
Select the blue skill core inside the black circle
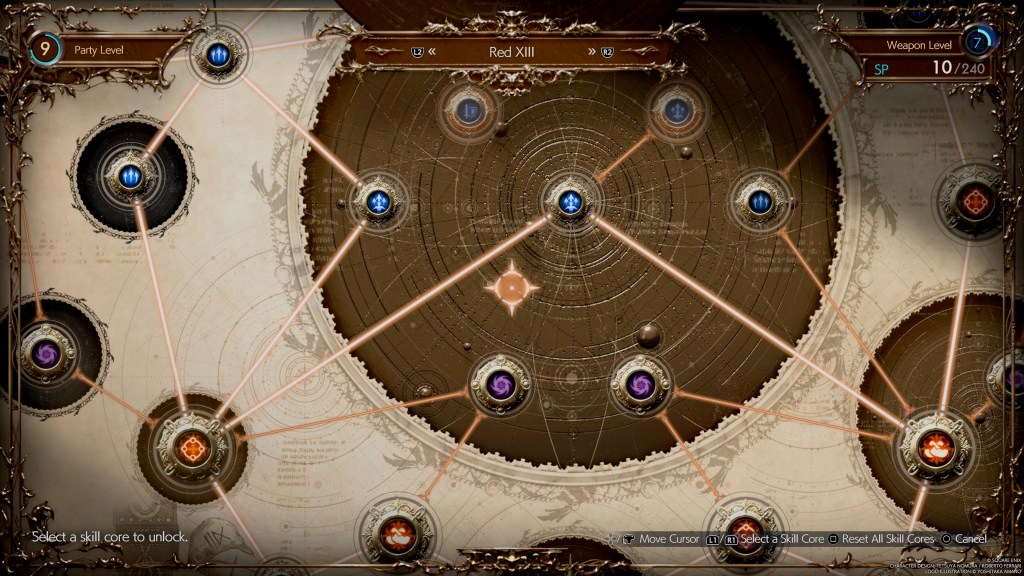[x=131, y=177]
